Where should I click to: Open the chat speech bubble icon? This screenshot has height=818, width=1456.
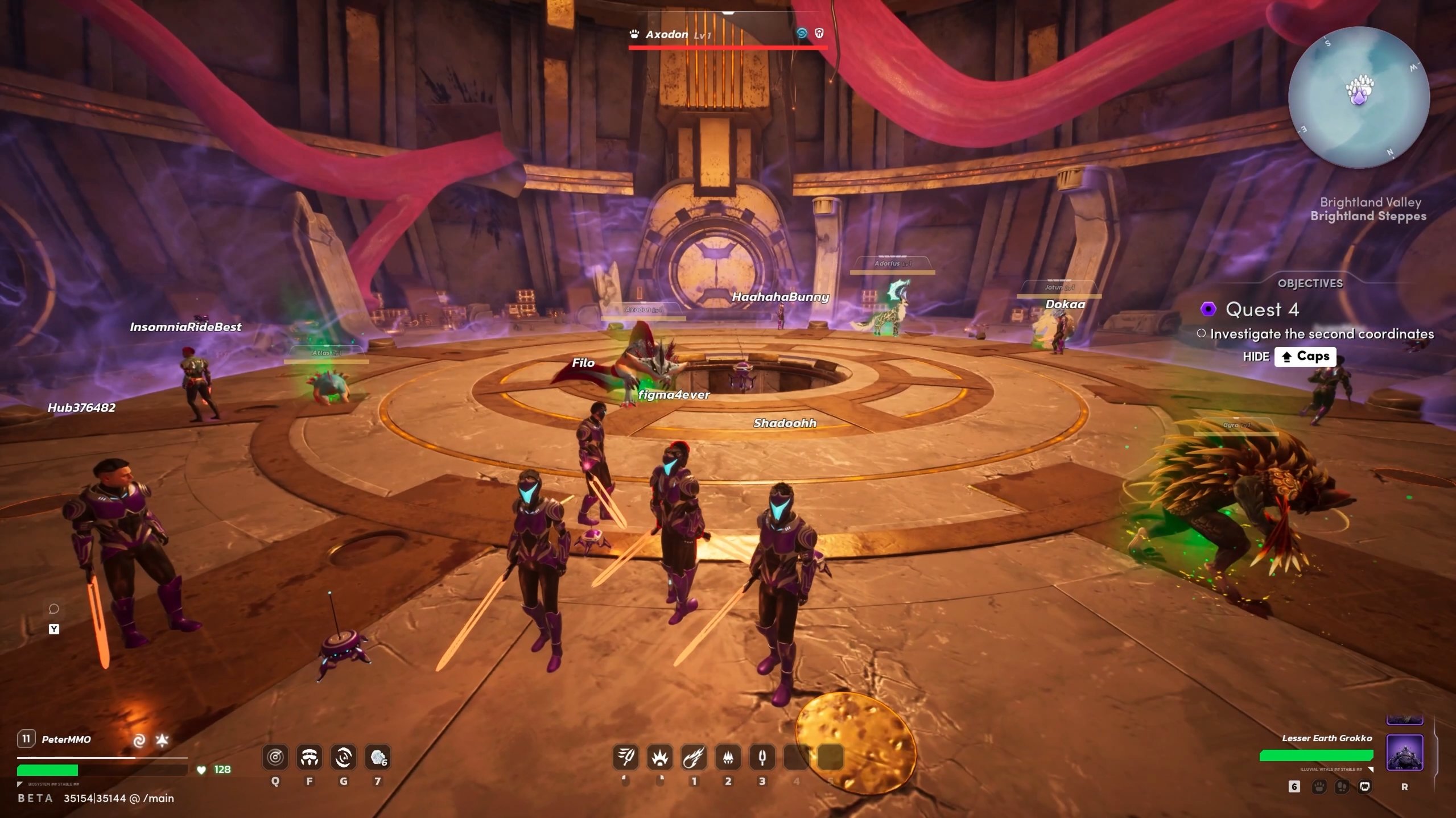tap(54, 609)
